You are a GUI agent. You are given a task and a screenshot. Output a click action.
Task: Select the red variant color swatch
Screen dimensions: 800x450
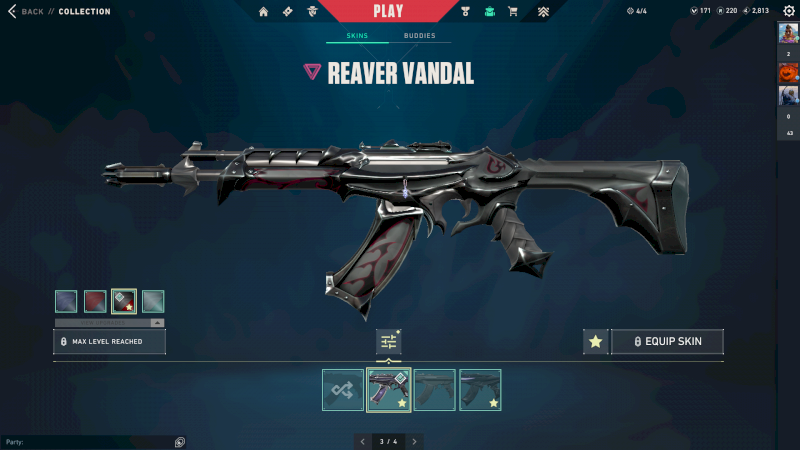click(x=95, y=301)
